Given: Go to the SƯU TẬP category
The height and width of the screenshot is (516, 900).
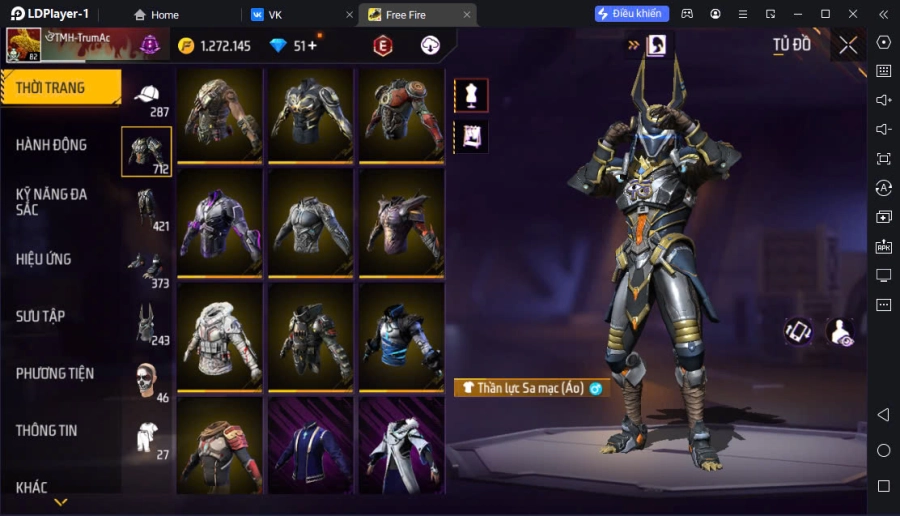Looking at the screenshot, I should (40, 316).
